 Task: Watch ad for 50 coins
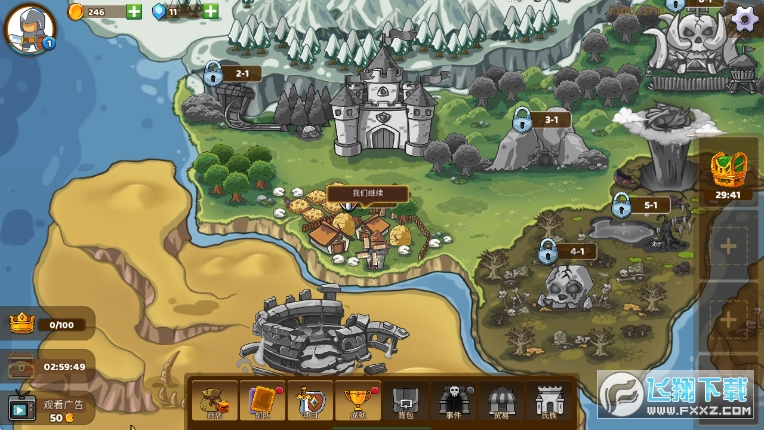point(48,408)
